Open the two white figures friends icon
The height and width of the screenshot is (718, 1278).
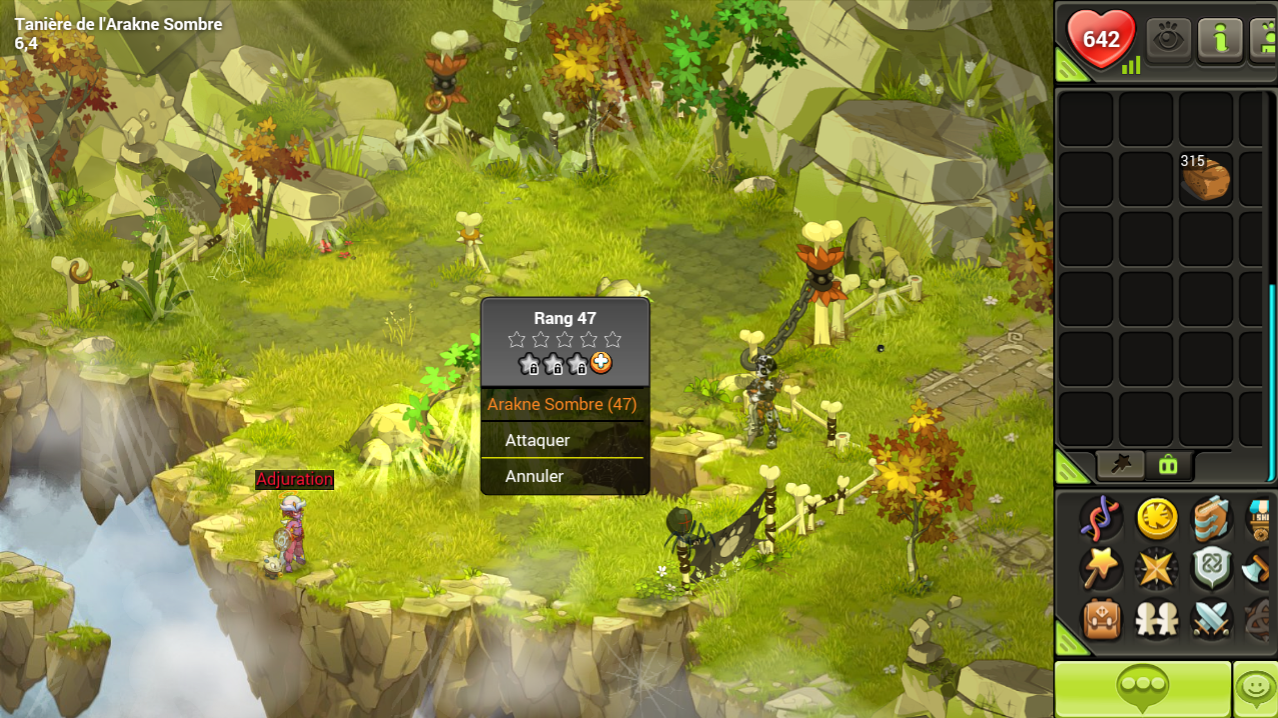tap(1157, 620)
